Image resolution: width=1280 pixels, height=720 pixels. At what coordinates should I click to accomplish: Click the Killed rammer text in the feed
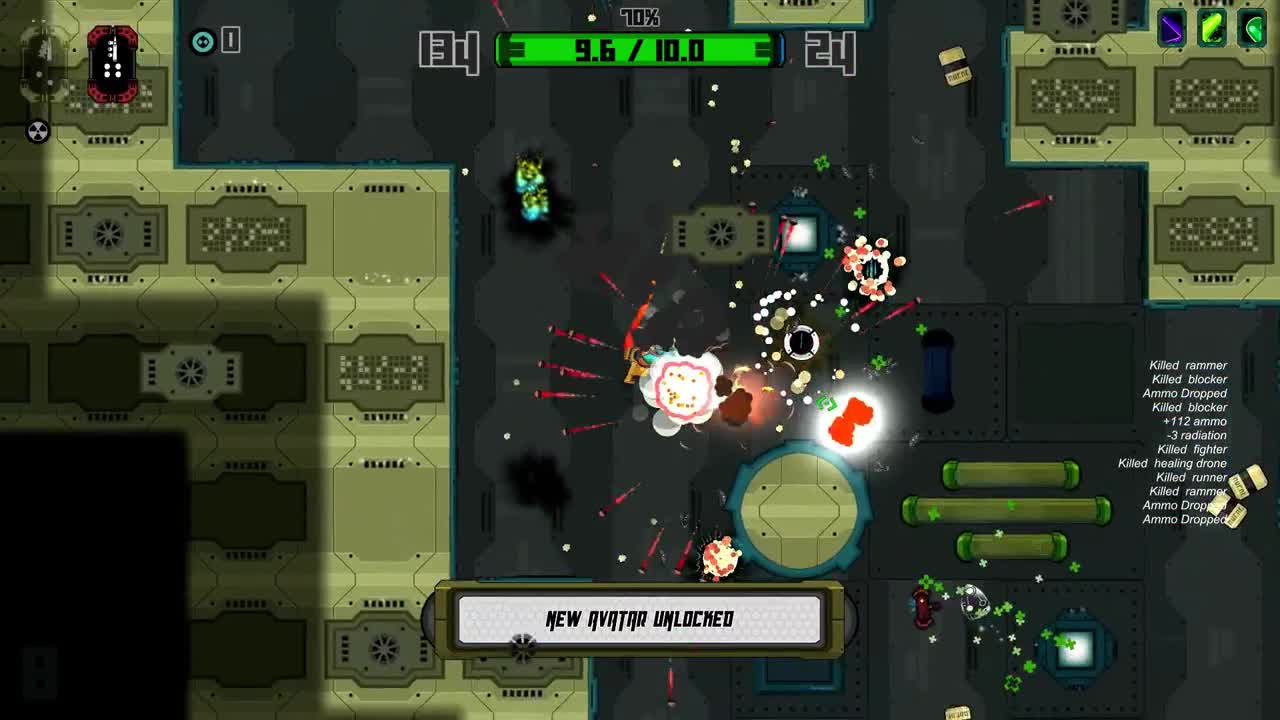pyautogui.click(x=1190, y=365)
